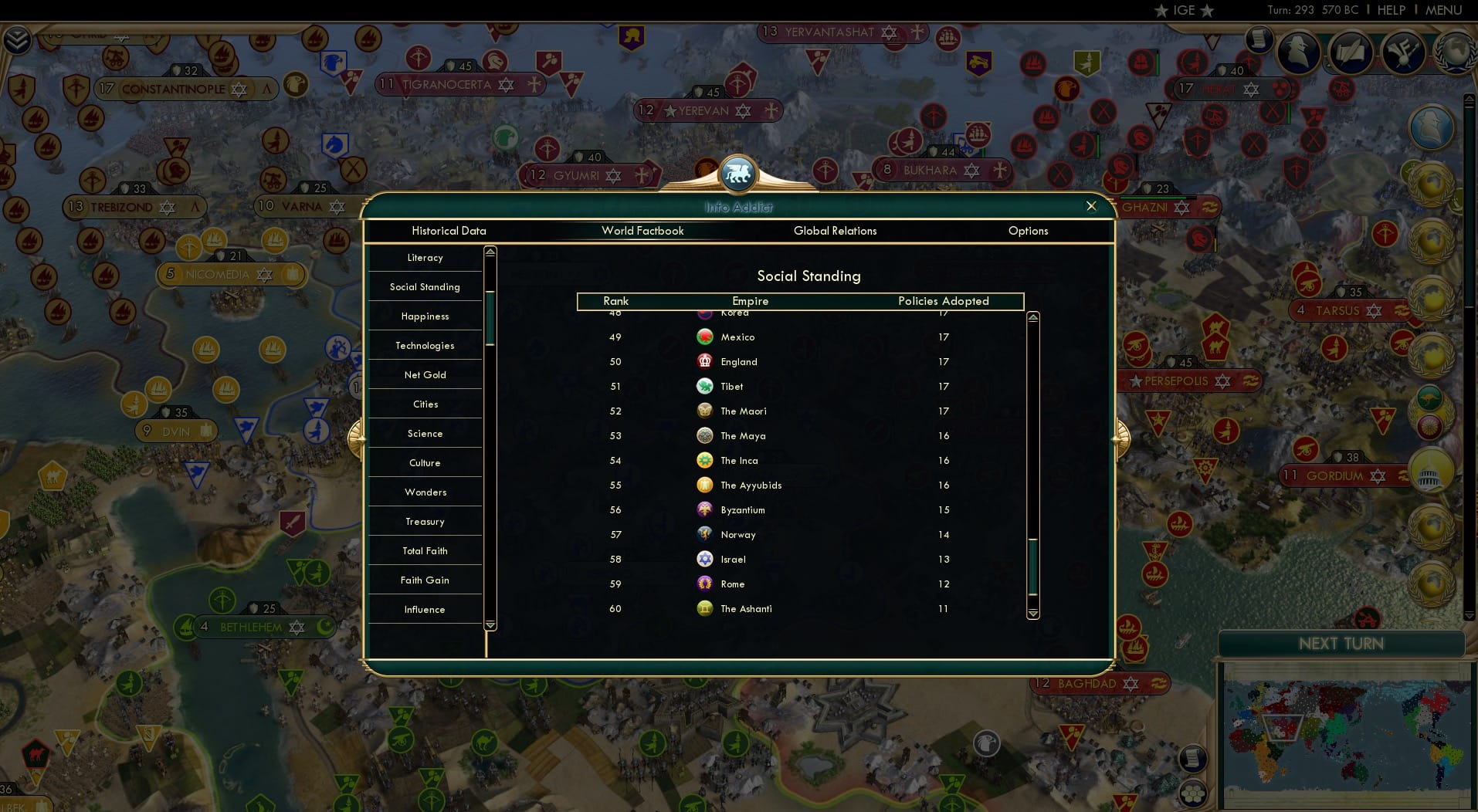
Task: Switch to the Options tab
Action: tap(1028, 231)
